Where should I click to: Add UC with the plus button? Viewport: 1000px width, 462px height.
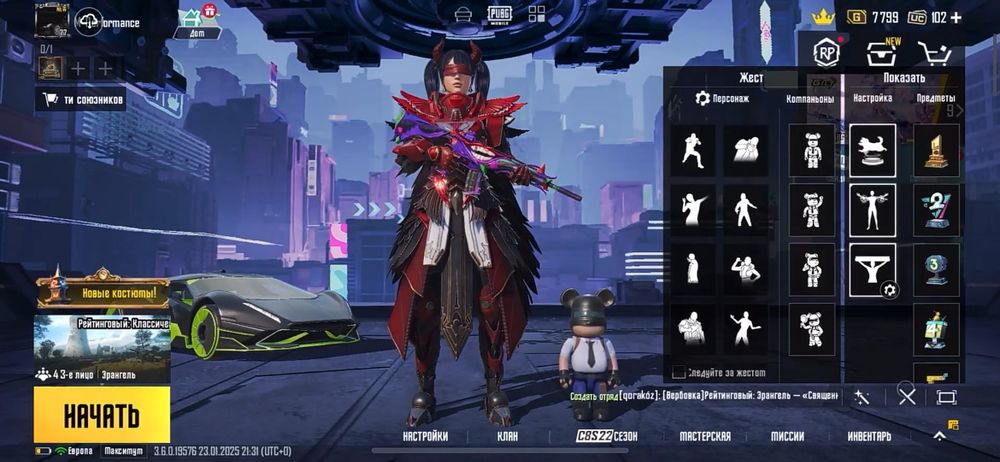tap(956, 17)
